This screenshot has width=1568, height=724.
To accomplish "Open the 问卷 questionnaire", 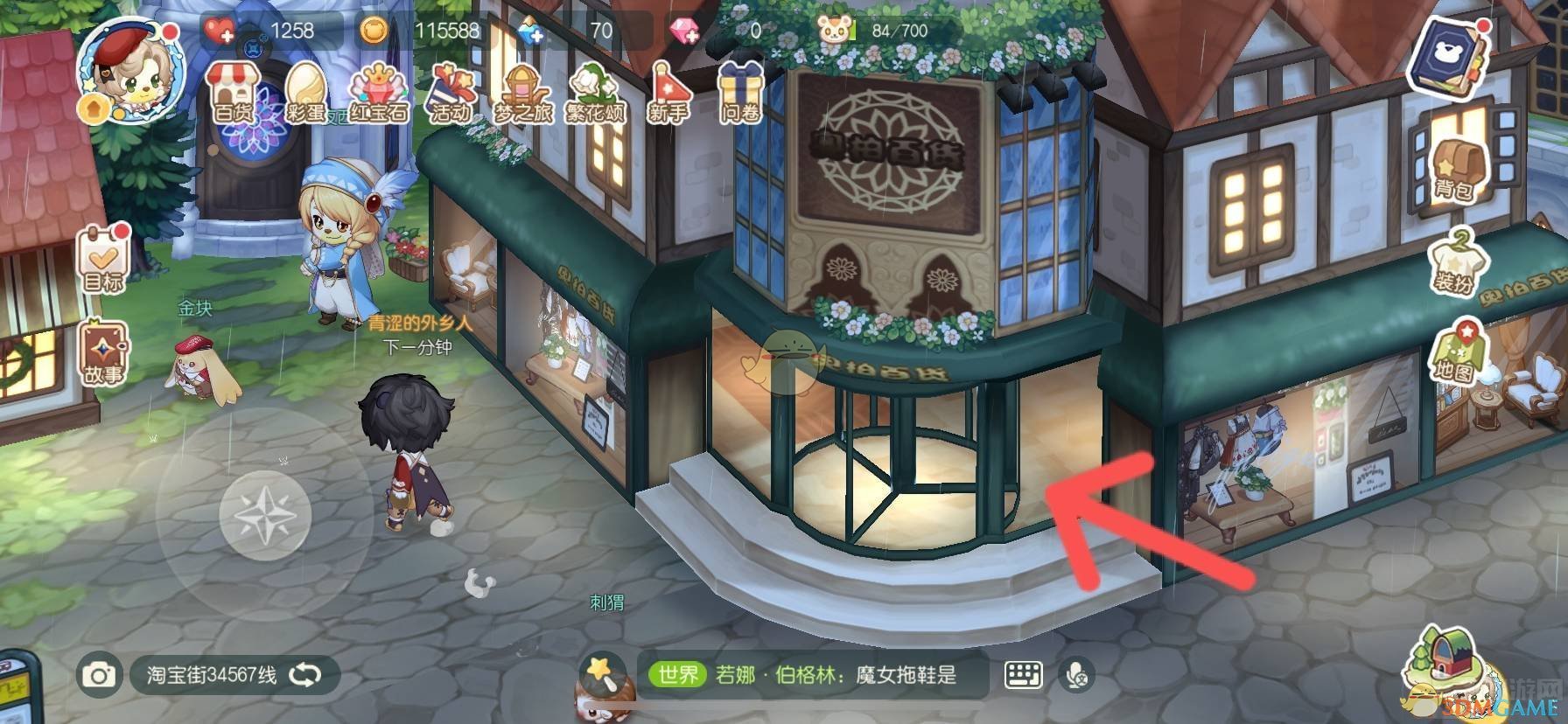I will point(740,92).
